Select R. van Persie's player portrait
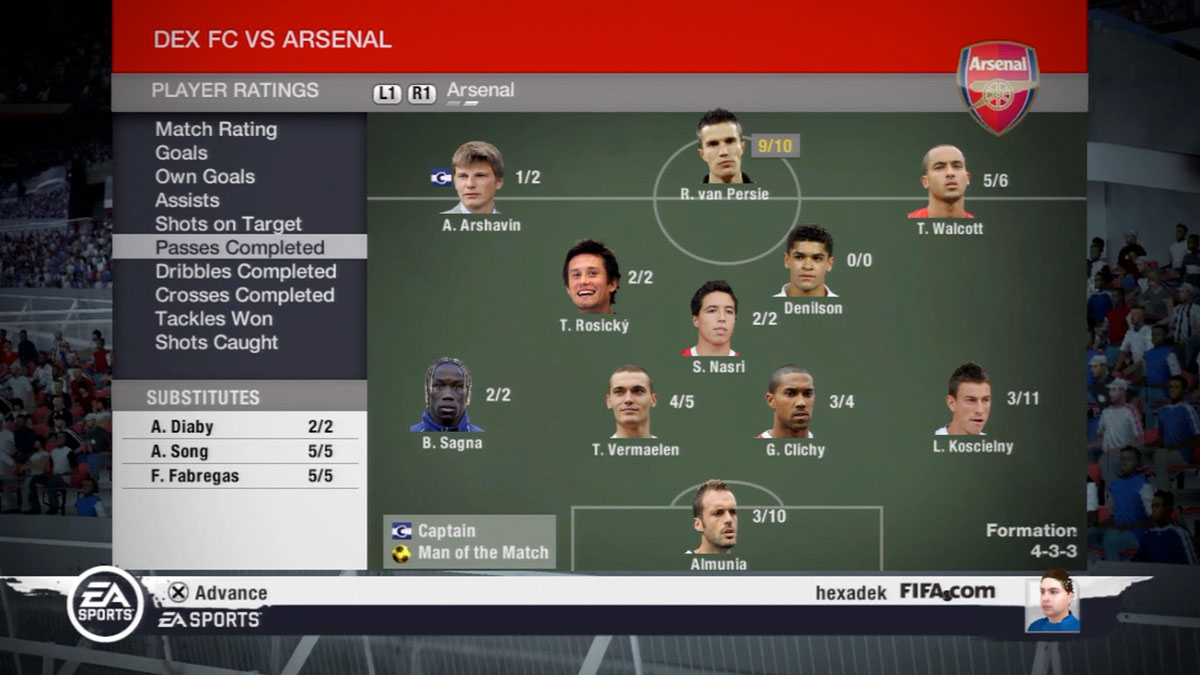This screenshot has width=1200, height=675. point(722,147)
